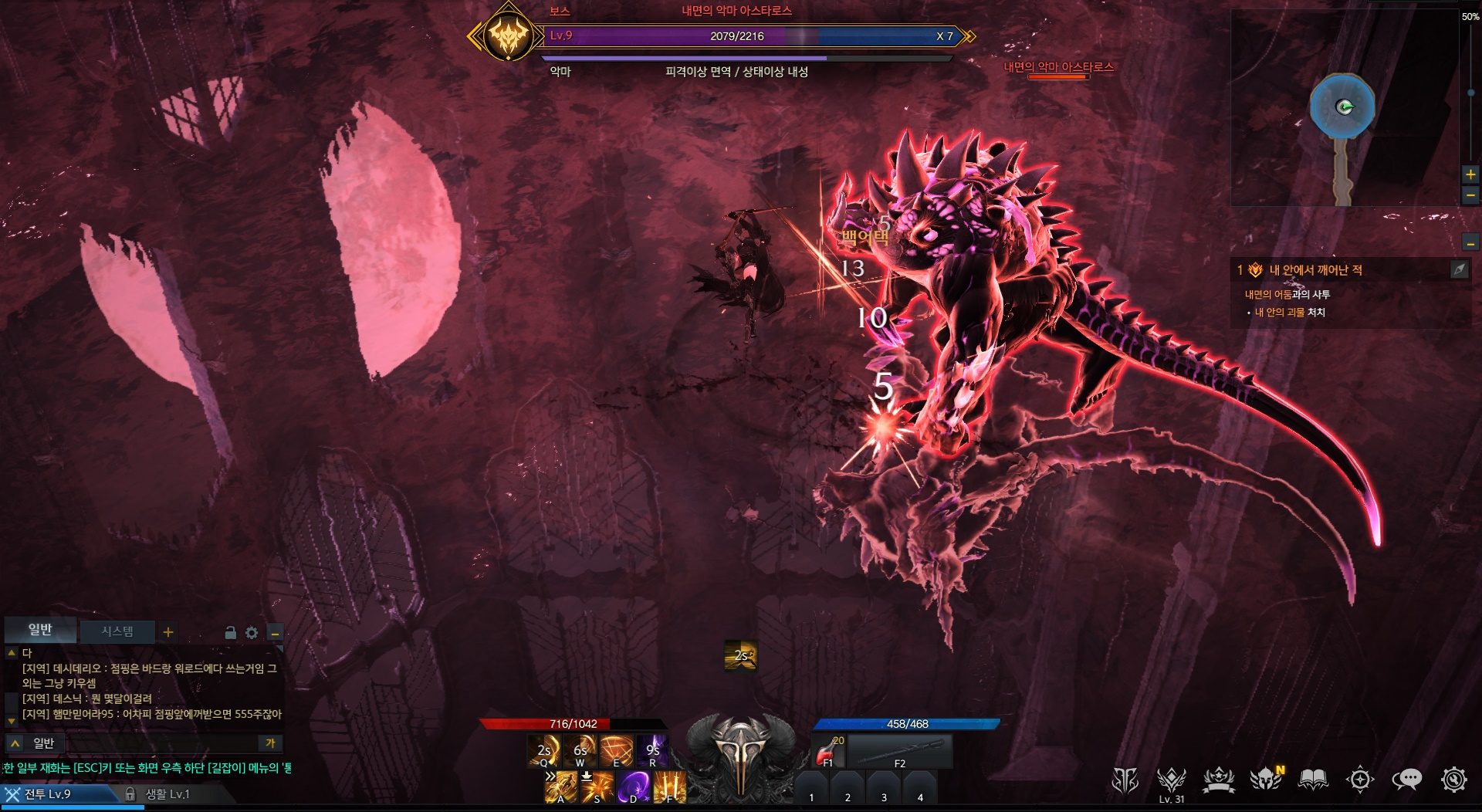
Task: Toggle the chat window lock
Action: [x=230, y=633]
